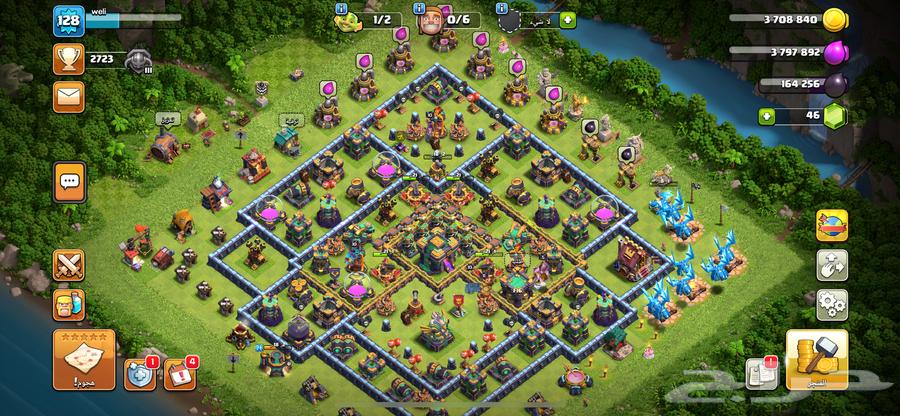Viewport: 900px width, 416px height.
Task: Open the chat speech bubble panel
Action: (69, 182)
